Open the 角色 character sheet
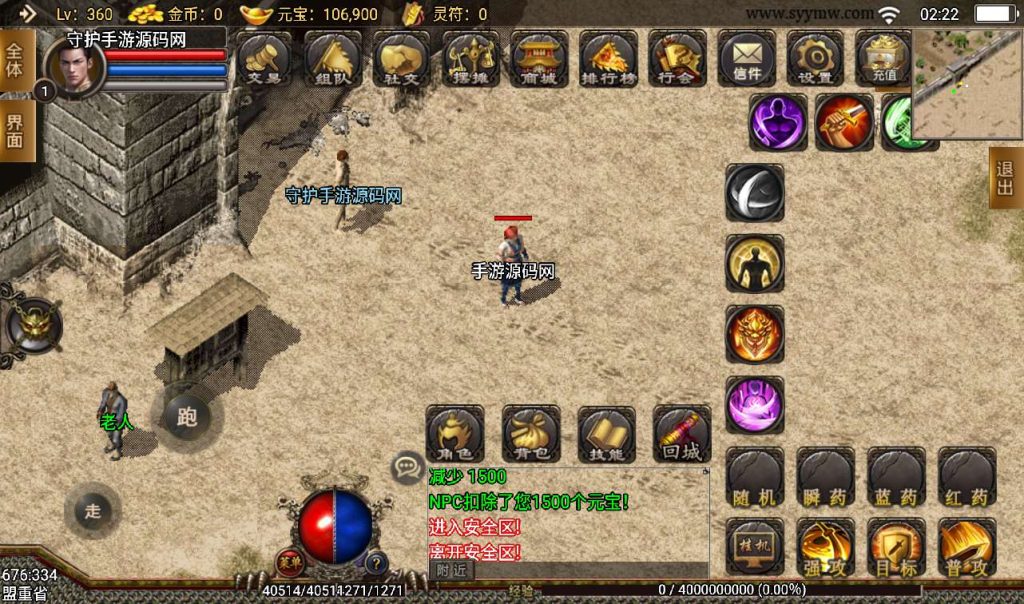1024x604 pixels. [x=455, y=433]
